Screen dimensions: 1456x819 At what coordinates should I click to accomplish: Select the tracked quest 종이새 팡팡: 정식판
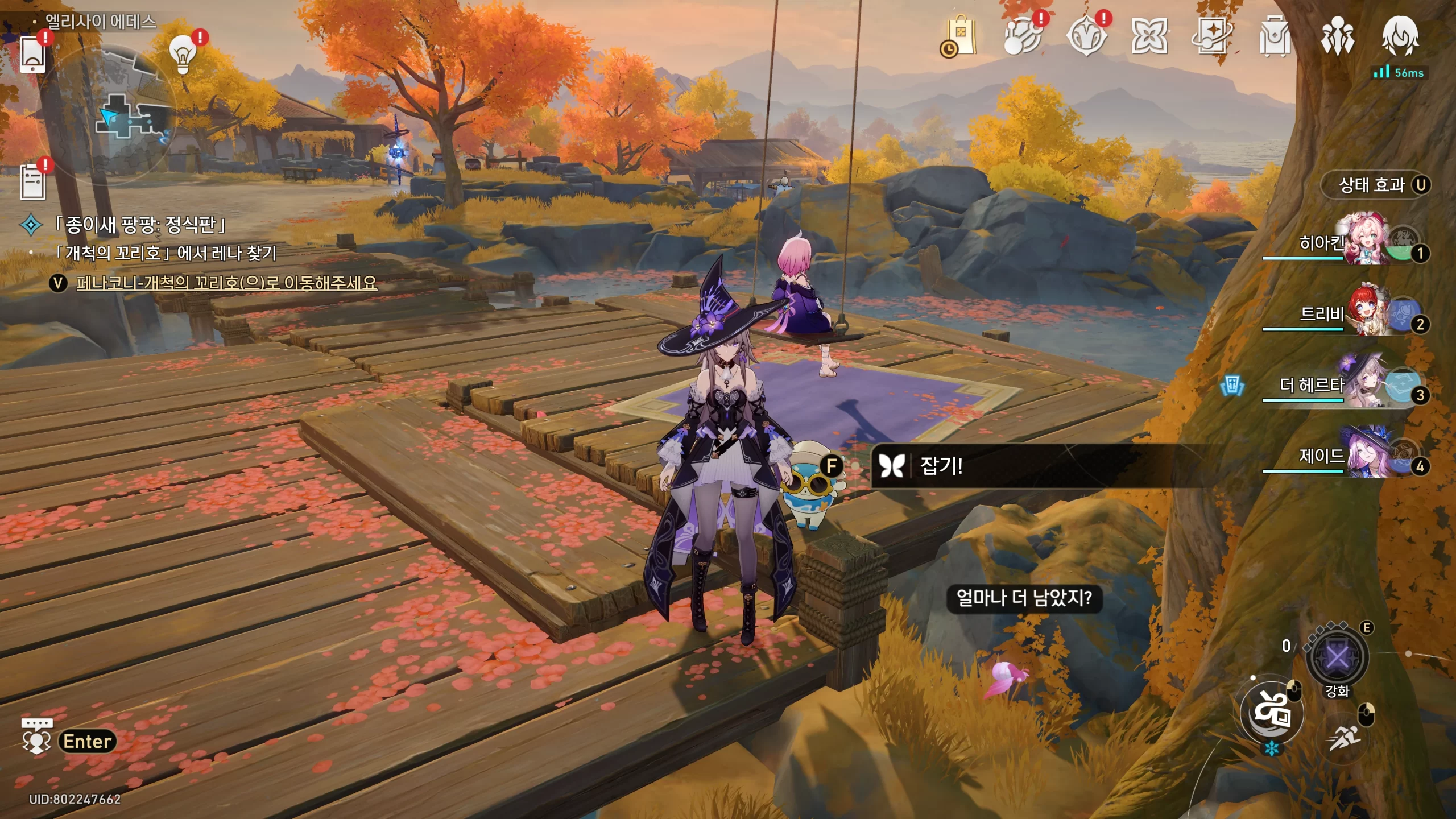(139, 225)
